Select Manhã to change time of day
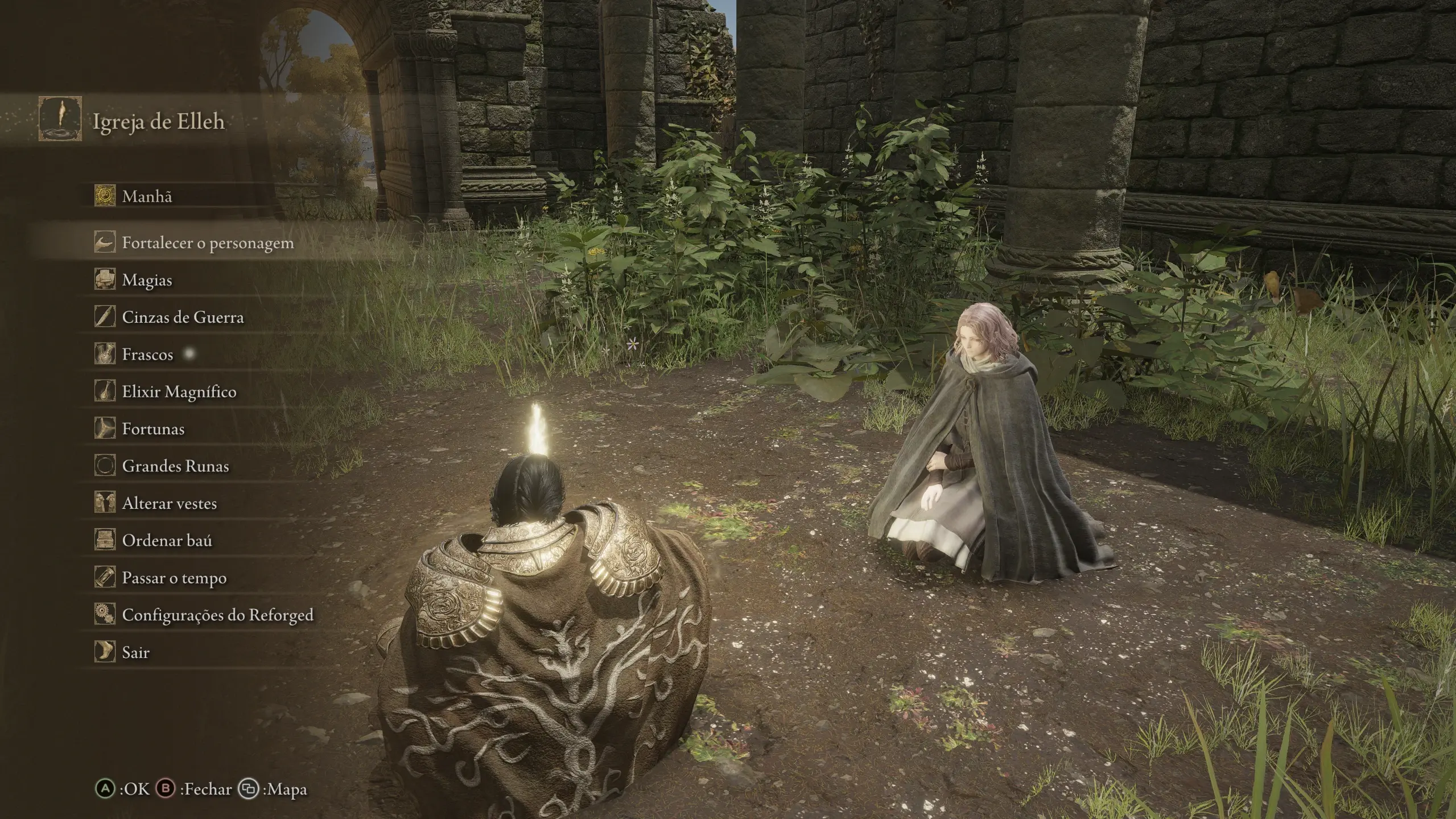 point(147,196)
